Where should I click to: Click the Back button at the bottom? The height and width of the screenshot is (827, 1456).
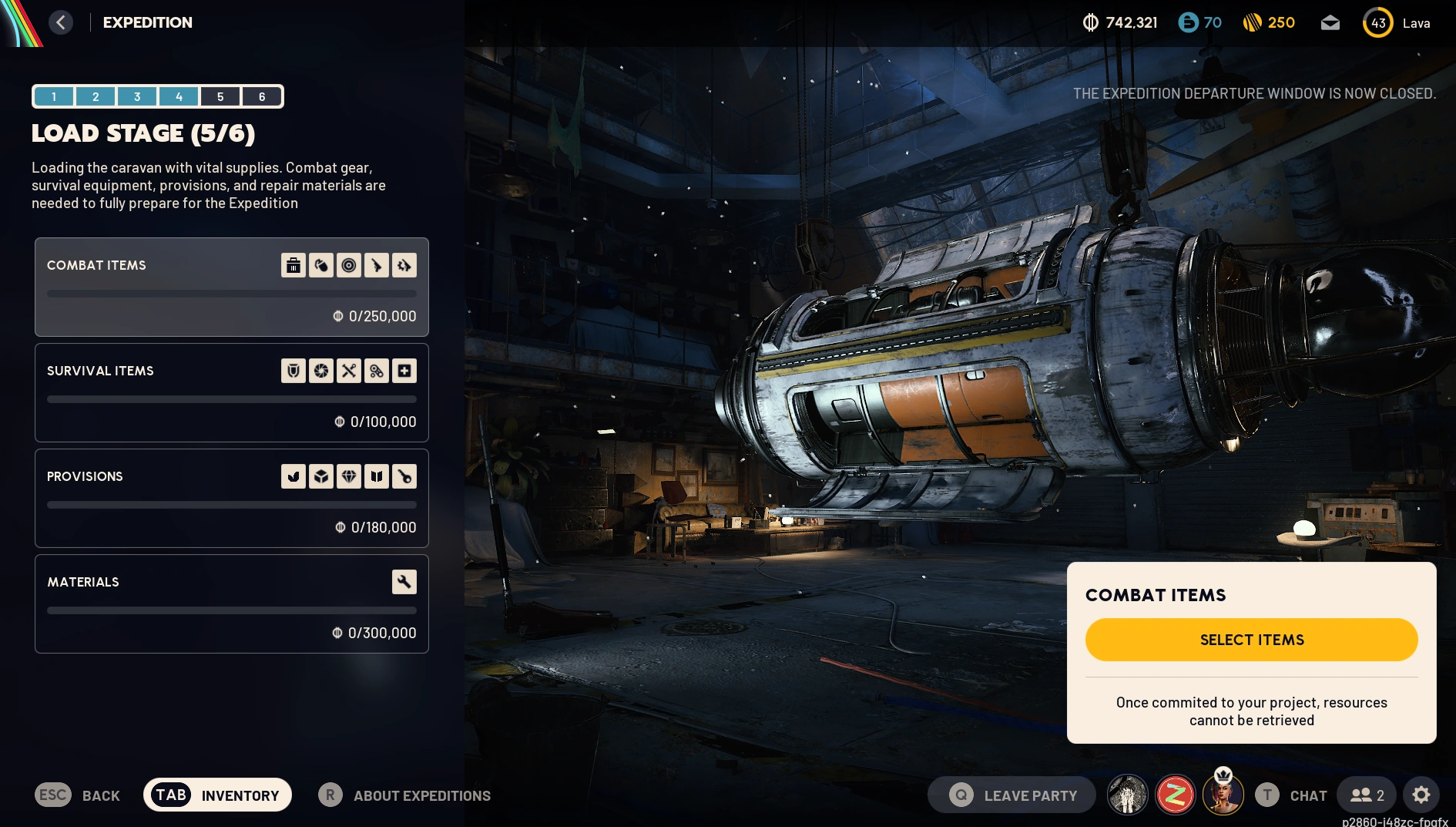coord(78,795)
